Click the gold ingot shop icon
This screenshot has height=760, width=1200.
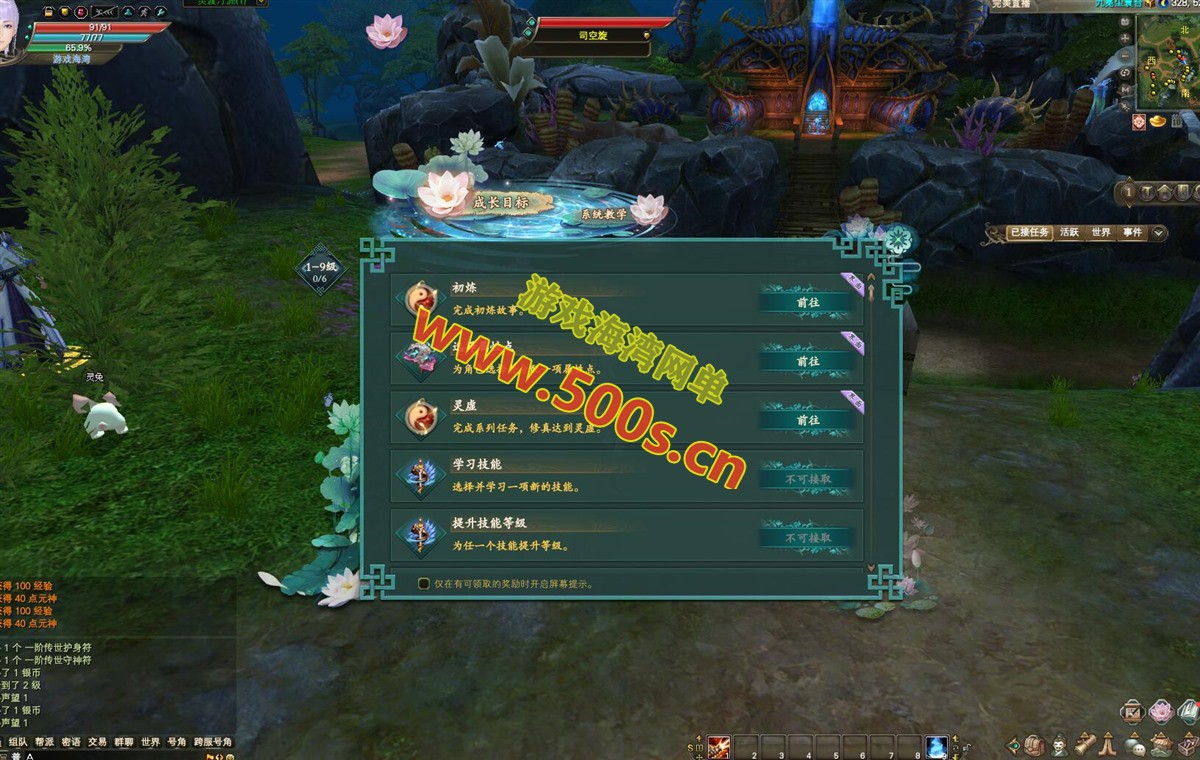[x=1160, y=121]
